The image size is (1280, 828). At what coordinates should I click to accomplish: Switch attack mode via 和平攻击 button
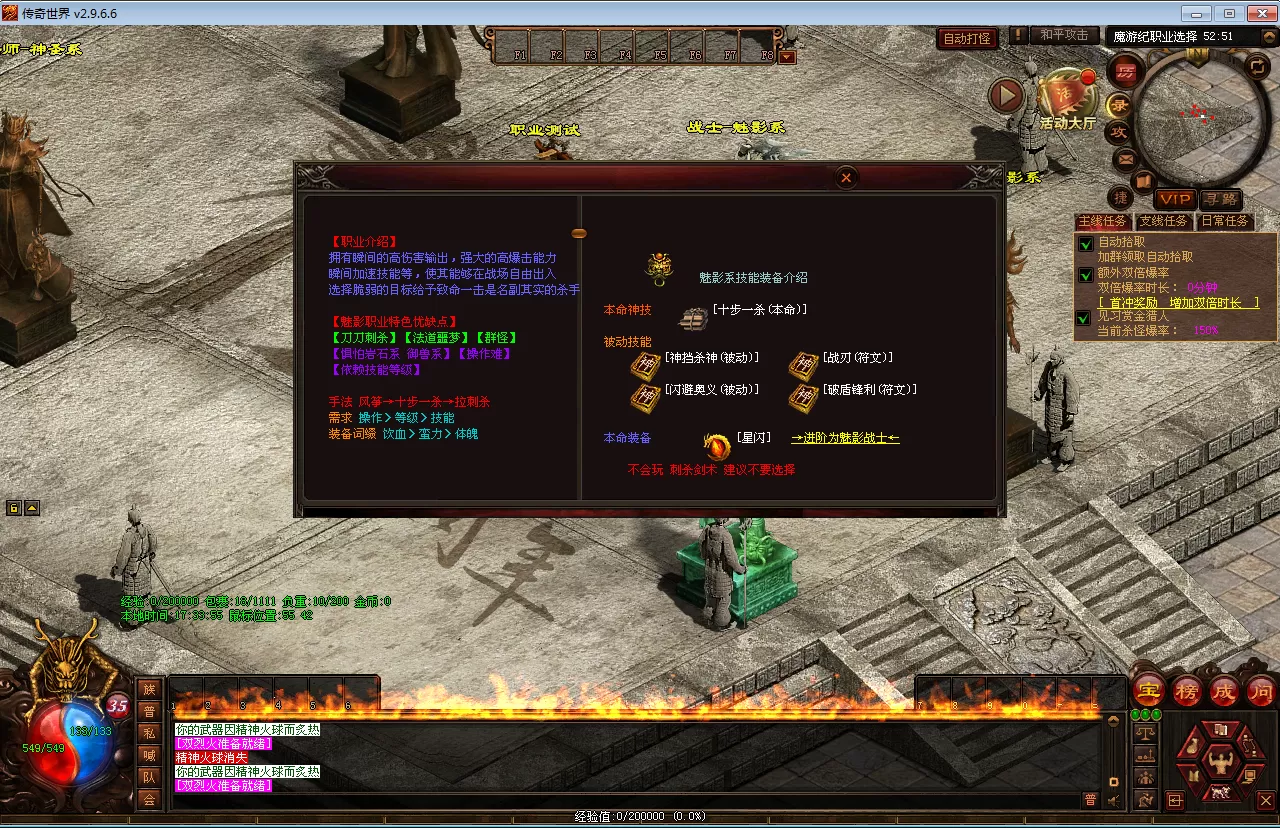coord(1063,35)
